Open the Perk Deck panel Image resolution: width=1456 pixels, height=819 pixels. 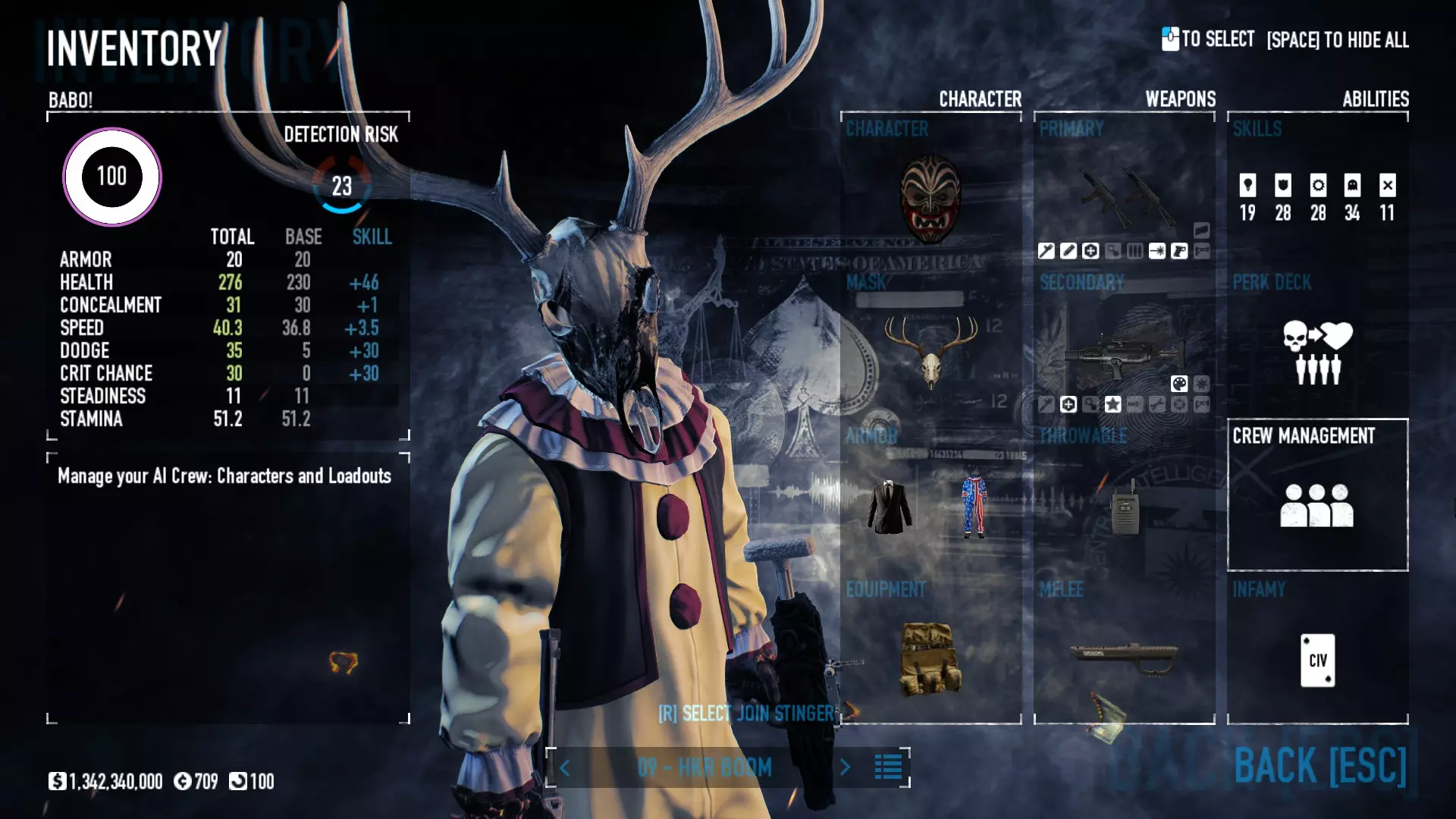(1317, 352)
